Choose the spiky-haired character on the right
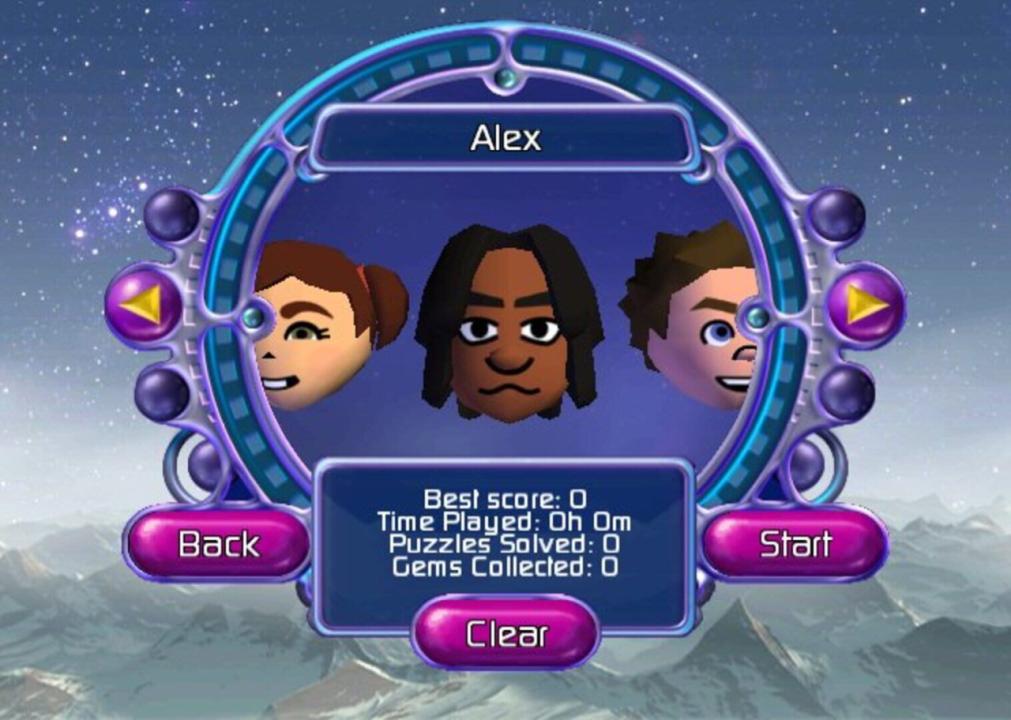This screenshot has height=720, width=1011. pyautogui.click(x=695, y=315)
